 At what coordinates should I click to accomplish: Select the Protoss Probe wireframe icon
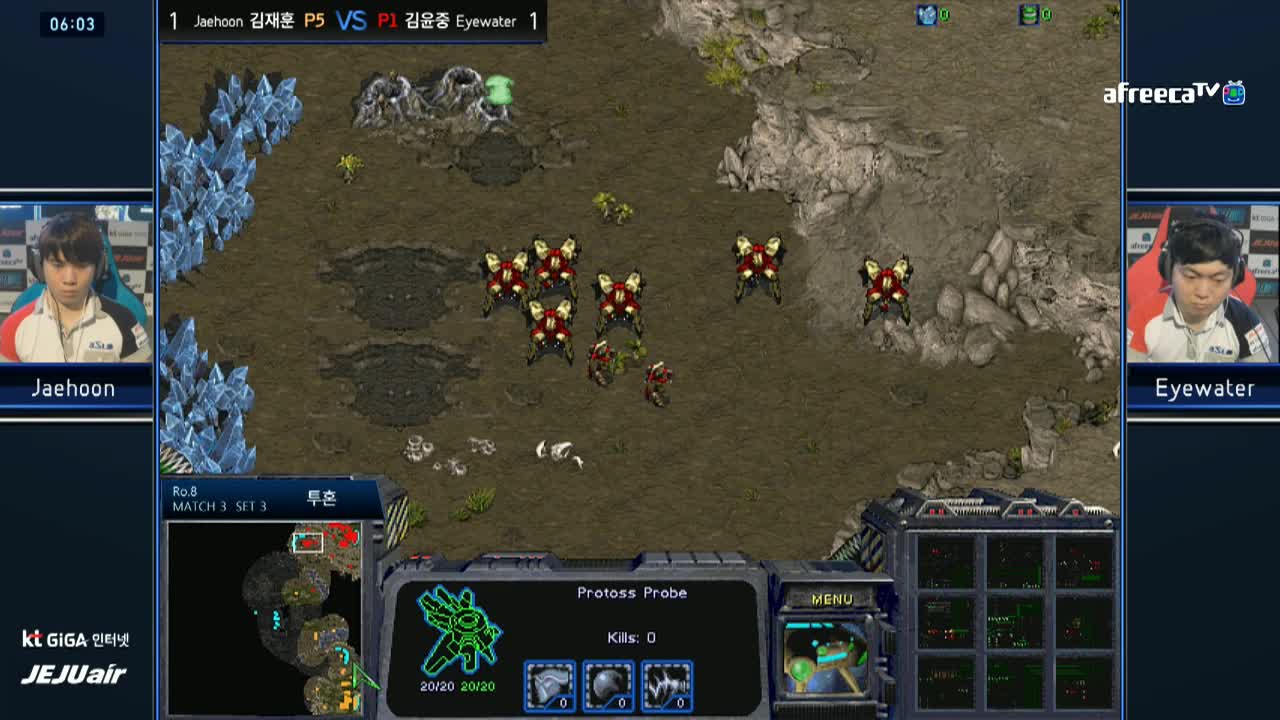459,630
